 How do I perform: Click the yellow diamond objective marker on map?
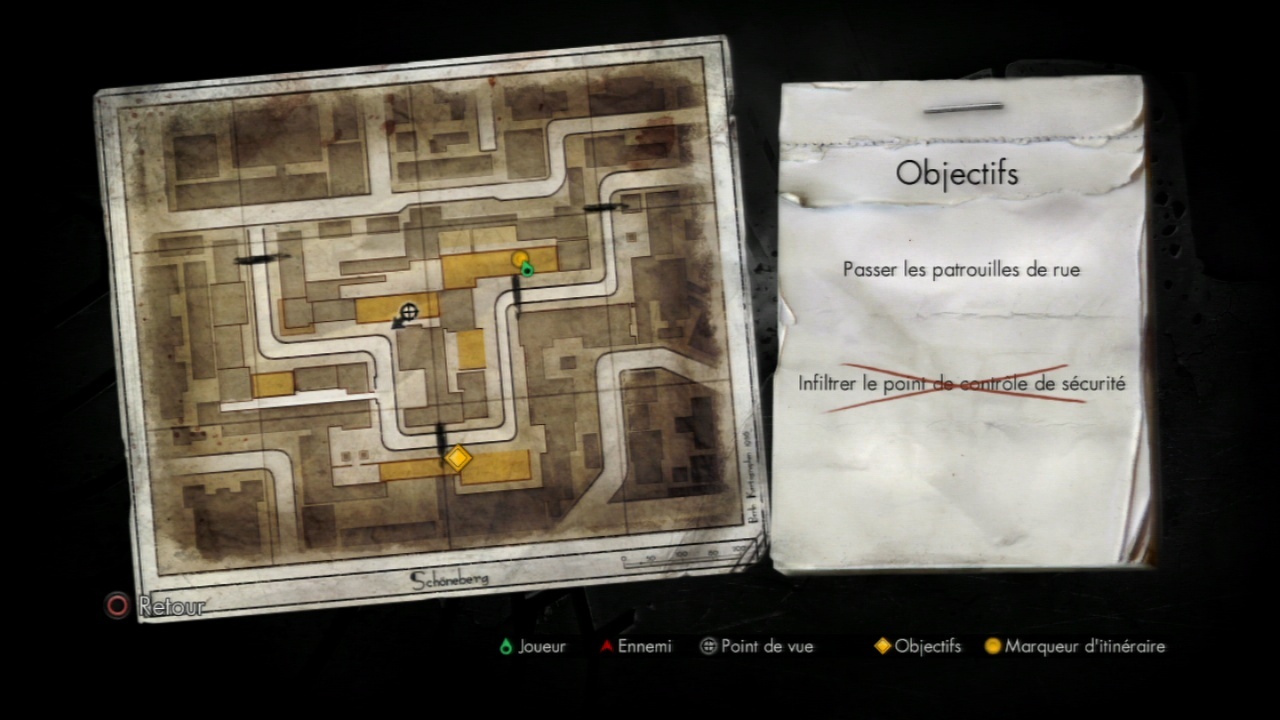tap(457, 458)
